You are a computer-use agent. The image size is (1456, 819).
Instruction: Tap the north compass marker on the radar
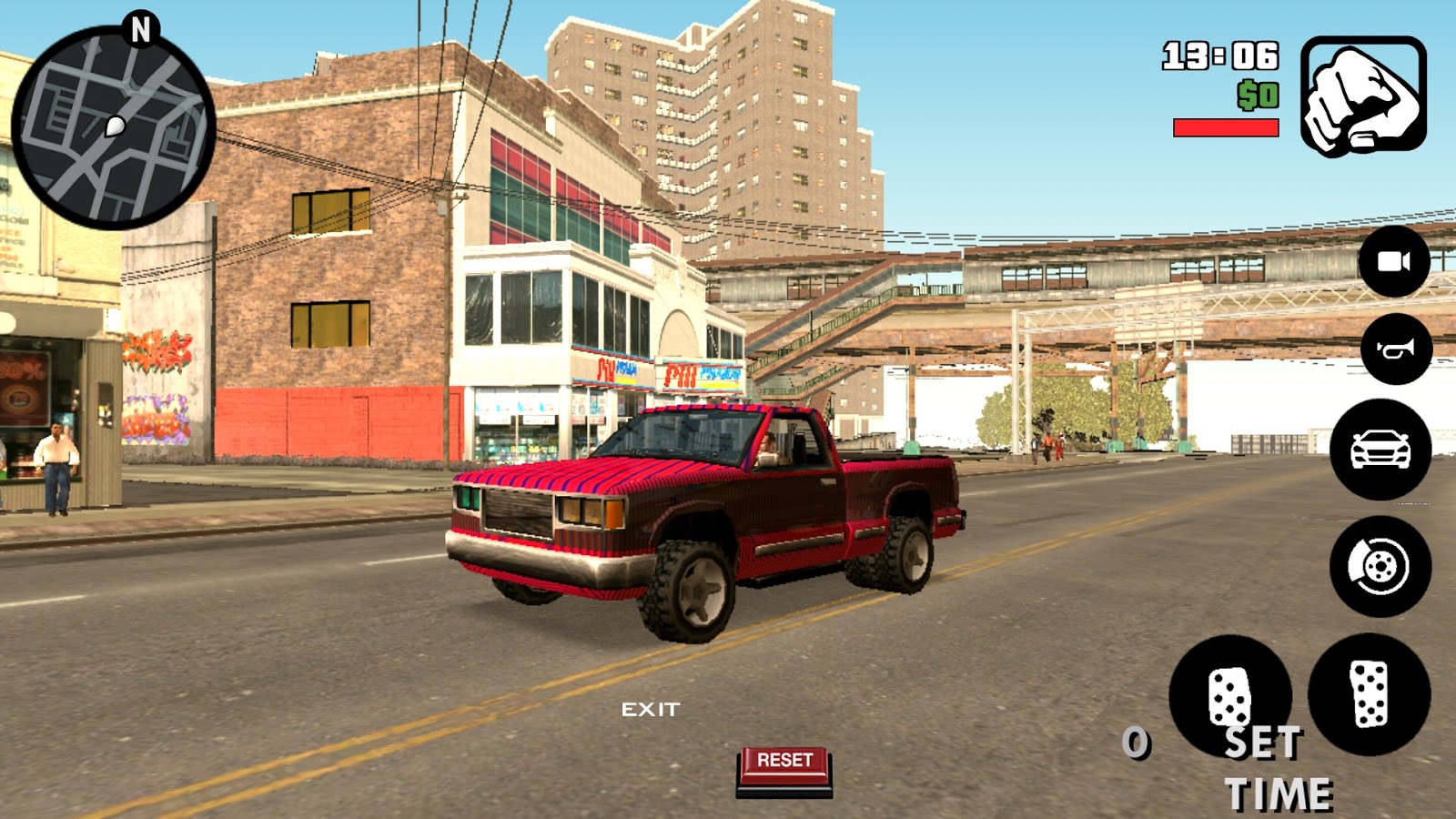(x=138, y=25)
